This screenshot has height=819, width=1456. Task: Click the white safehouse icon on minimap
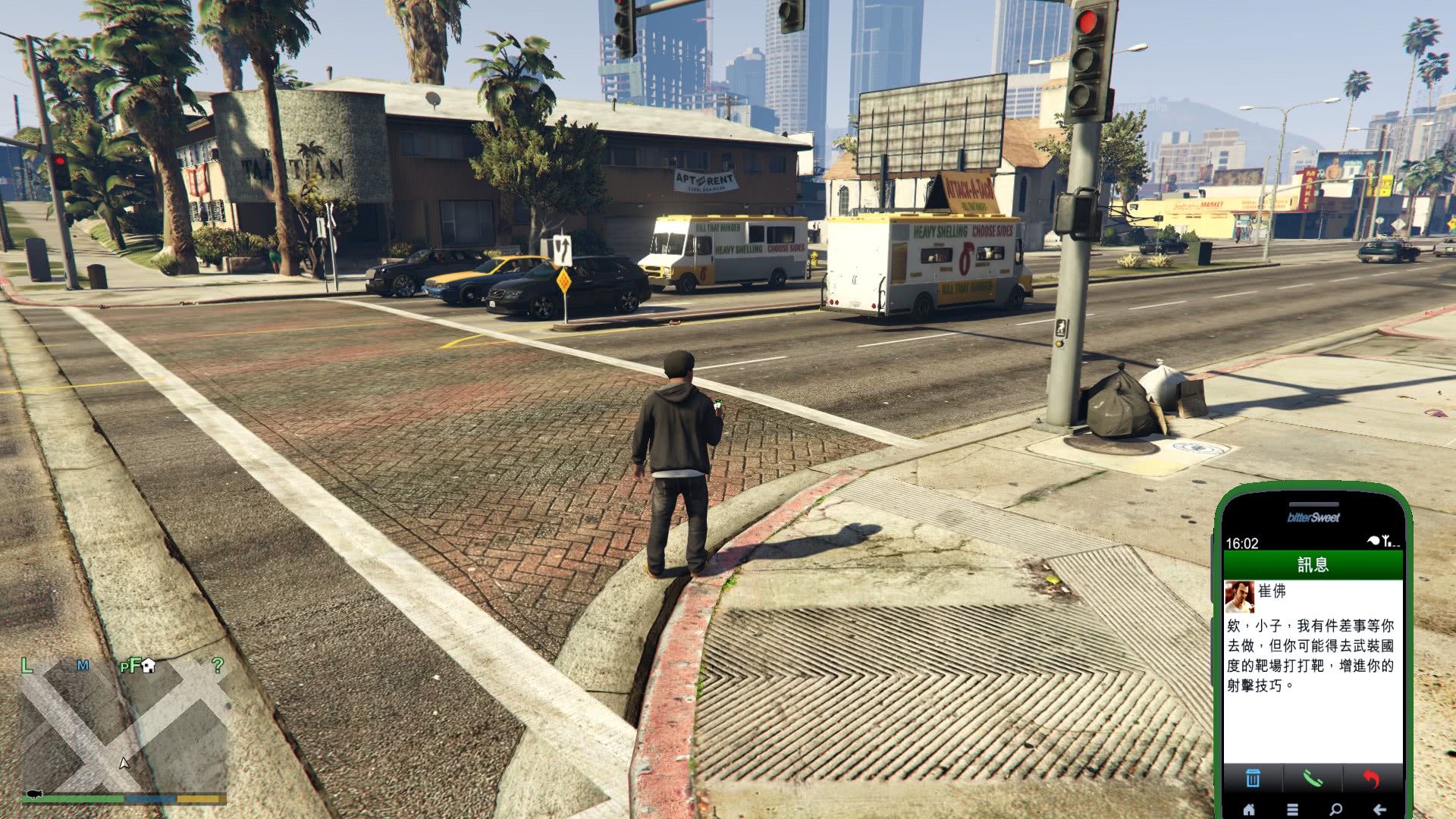[x=149, y=665]
